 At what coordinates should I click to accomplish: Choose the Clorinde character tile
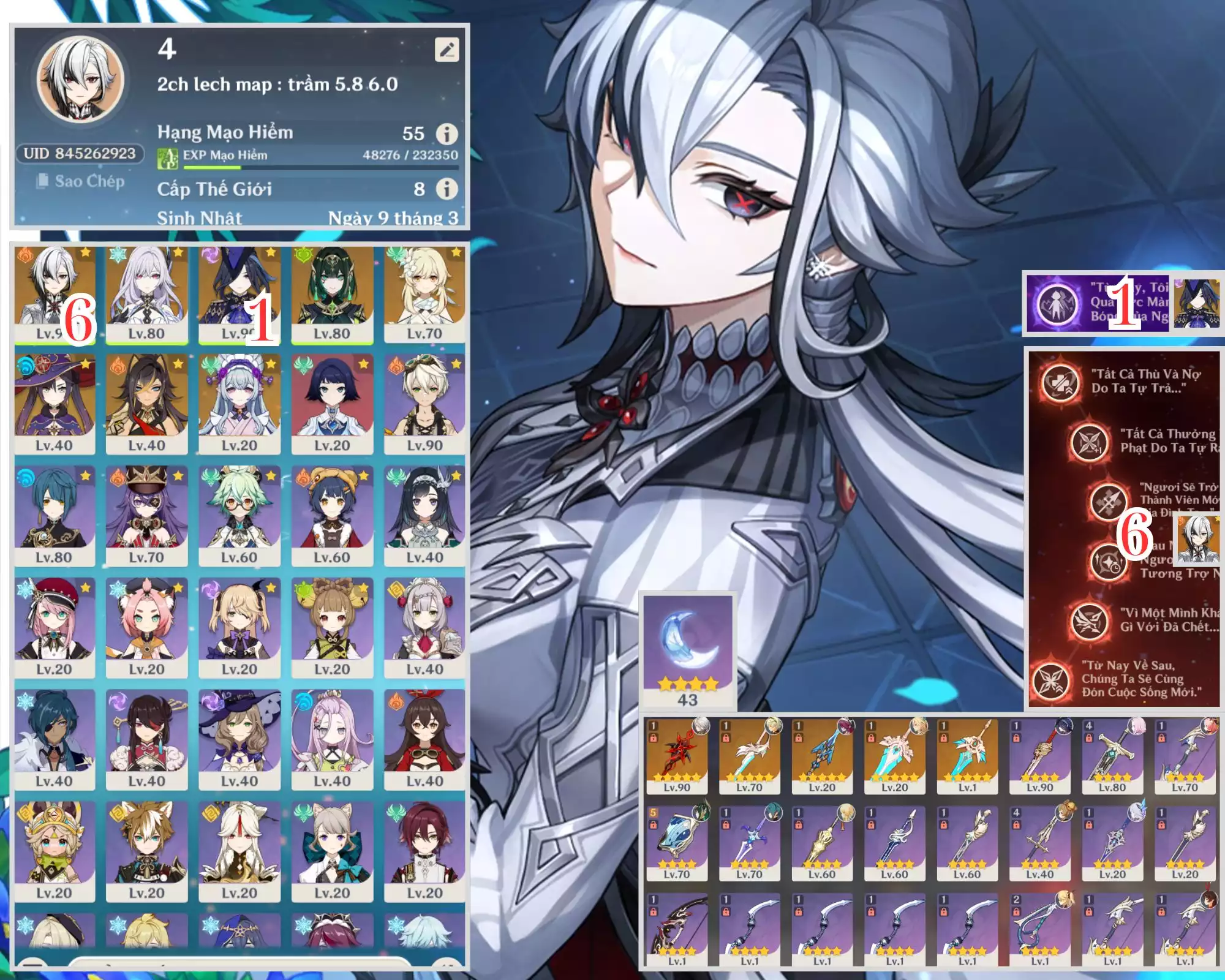click(239, 293)
